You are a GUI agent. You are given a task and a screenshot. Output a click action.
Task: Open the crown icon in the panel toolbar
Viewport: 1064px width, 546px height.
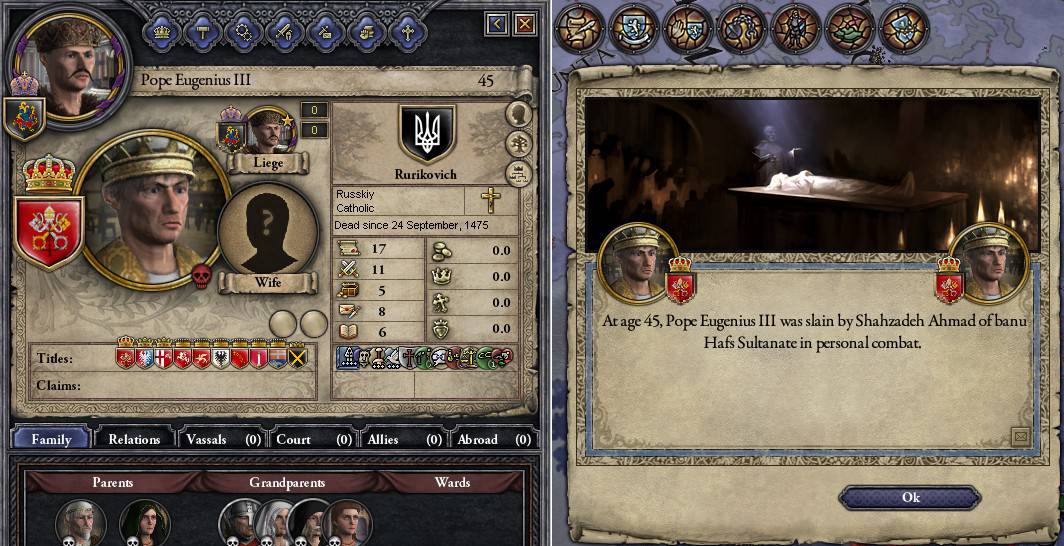[162, 31]
